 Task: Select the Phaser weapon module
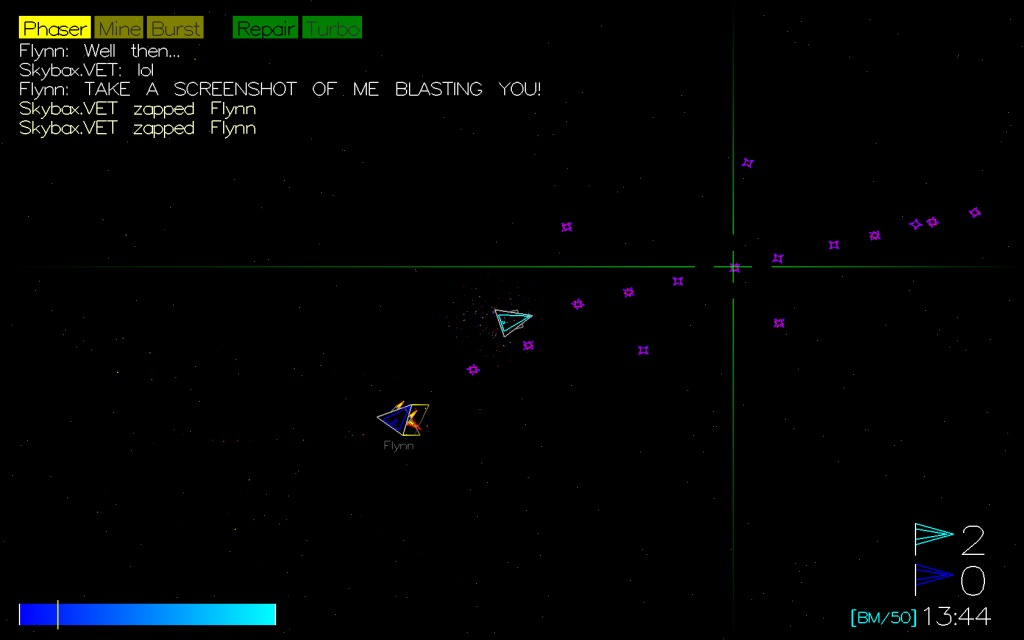point(55,28)
